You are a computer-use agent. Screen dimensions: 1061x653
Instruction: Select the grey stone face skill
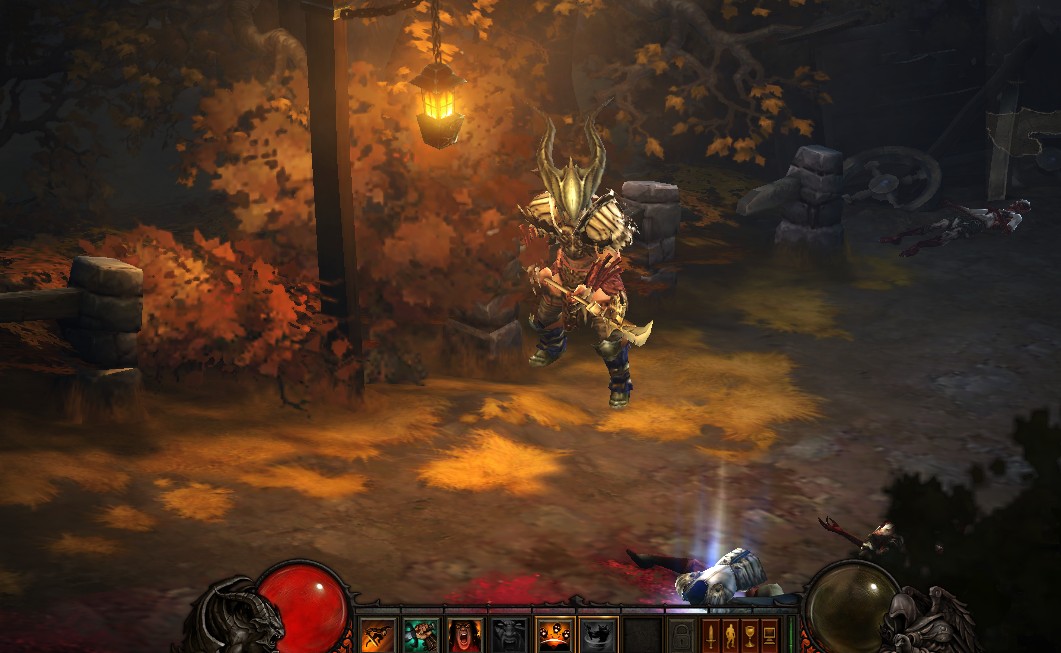(x=509, y=635)
